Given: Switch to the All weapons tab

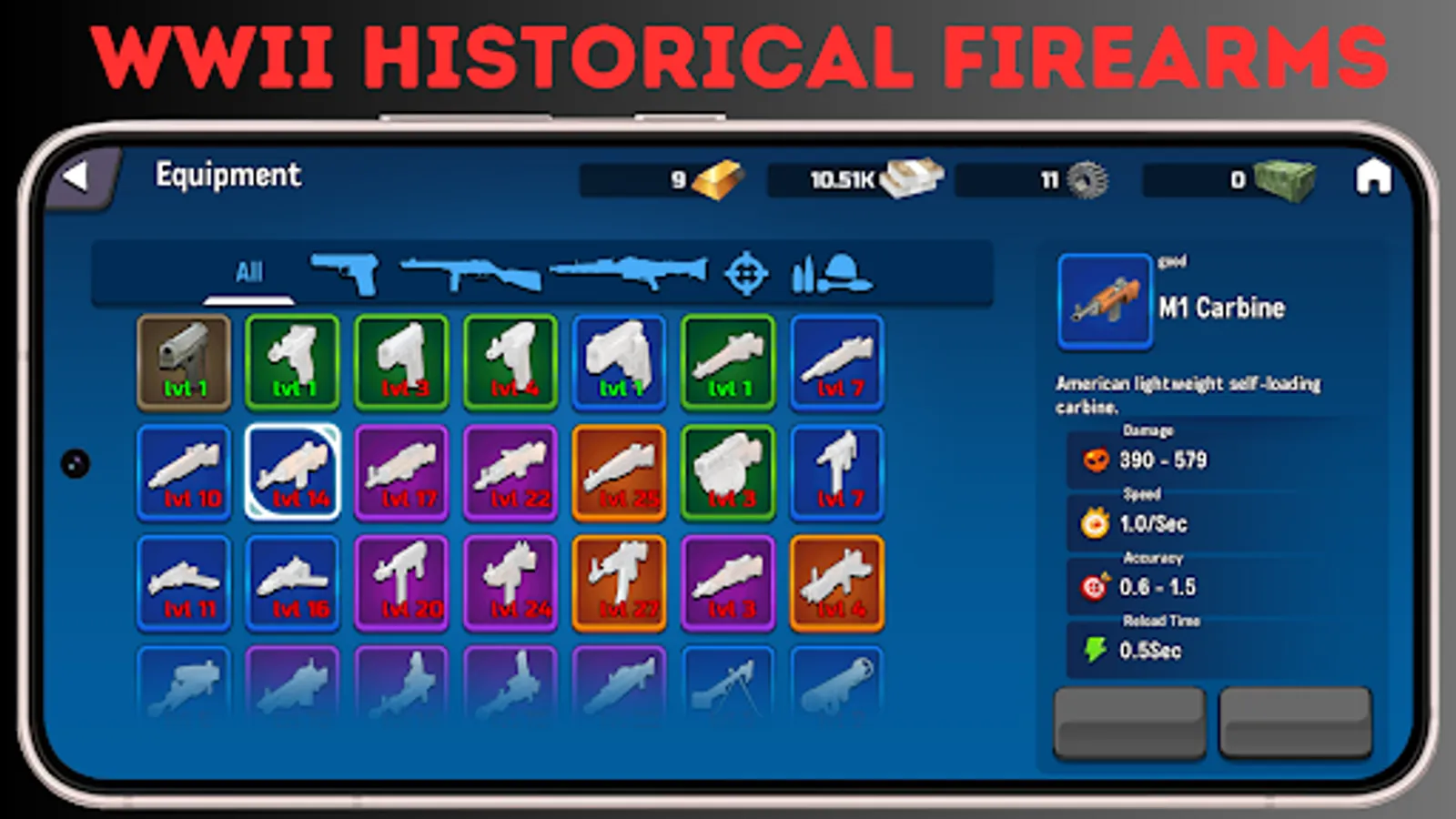Looking at the screenshot, I should [248, 271].
